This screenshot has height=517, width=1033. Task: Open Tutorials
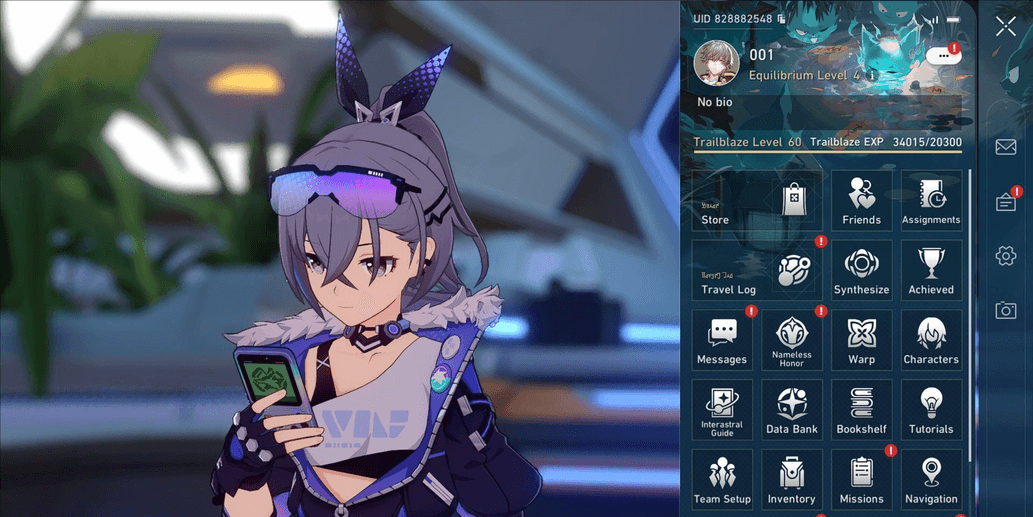click(x=931, y=411)
